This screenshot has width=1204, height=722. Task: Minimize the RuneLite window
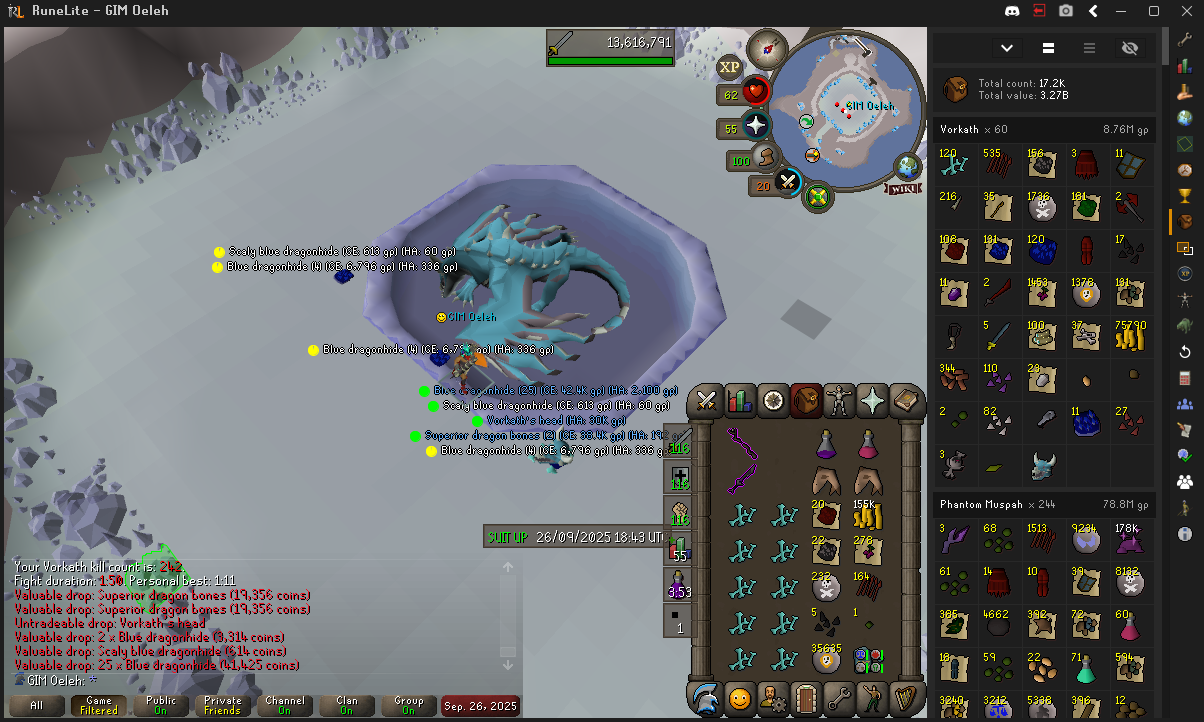(x=1124, y=11)
